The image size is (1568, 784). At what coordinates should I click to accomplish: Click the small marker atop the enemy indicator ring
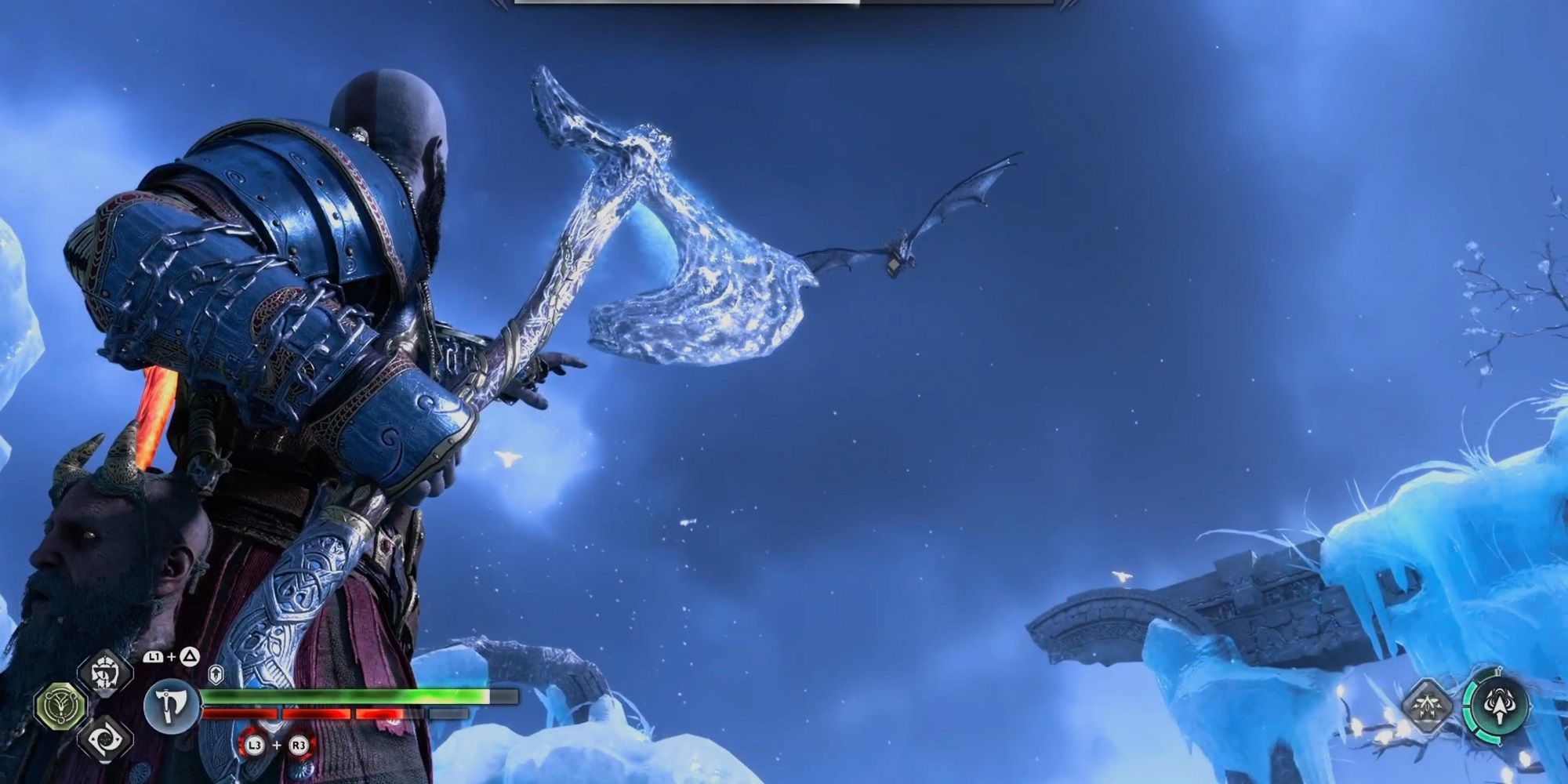point(1500,668)
